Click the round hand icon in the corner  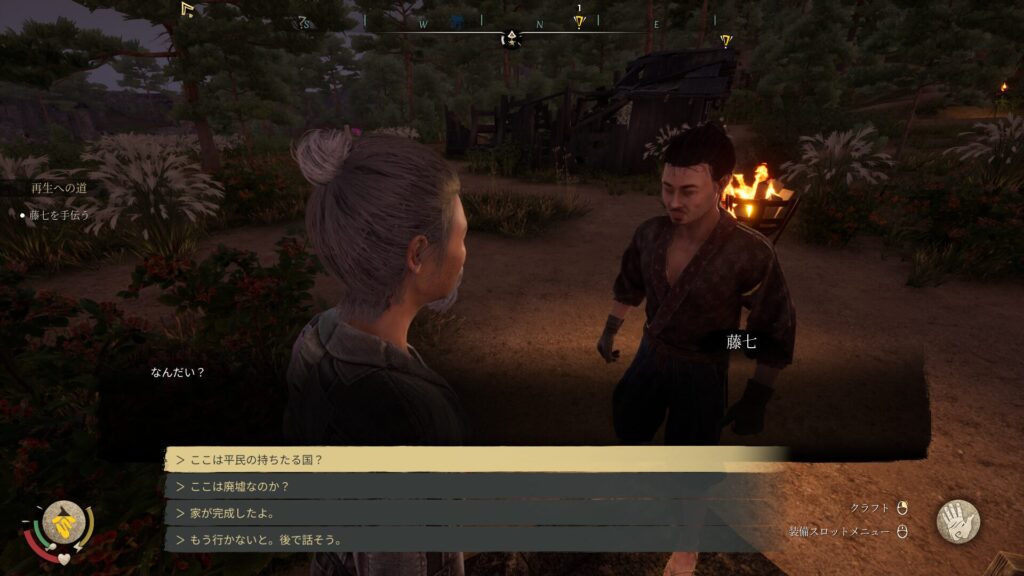(957, 522)
